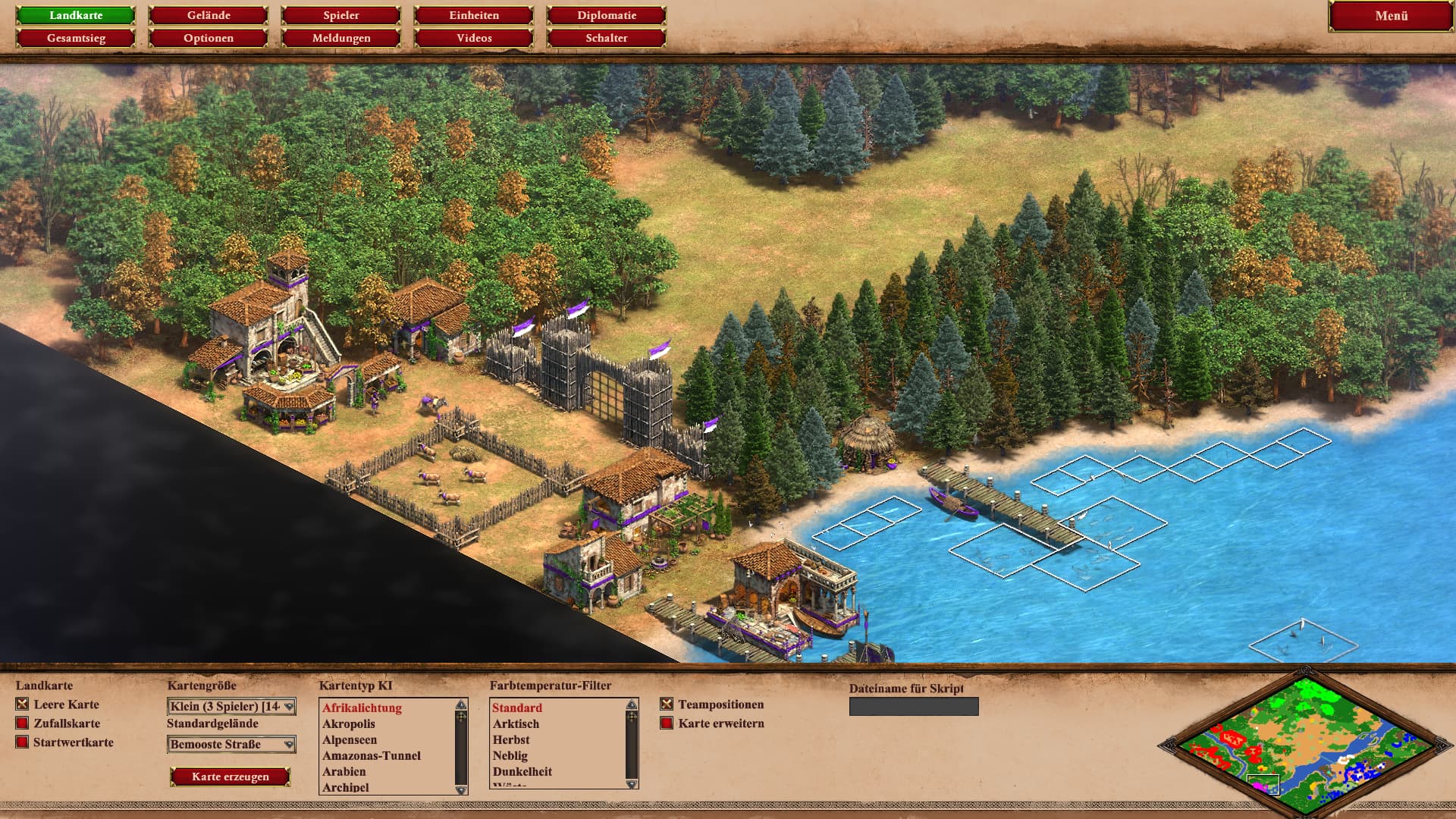Click the Karte erzeugen button

231,777
